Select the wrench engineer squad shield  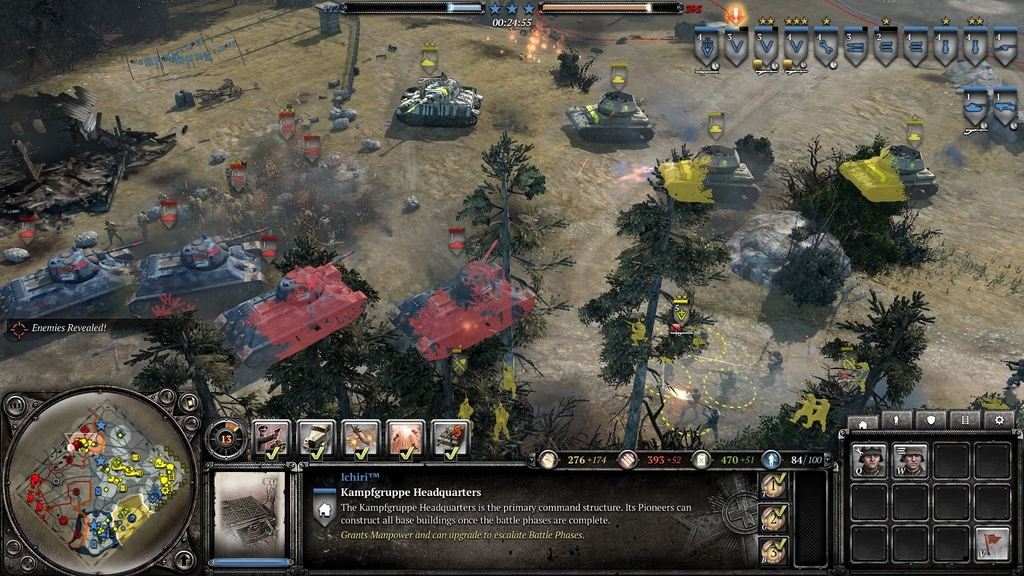(826, 46)
